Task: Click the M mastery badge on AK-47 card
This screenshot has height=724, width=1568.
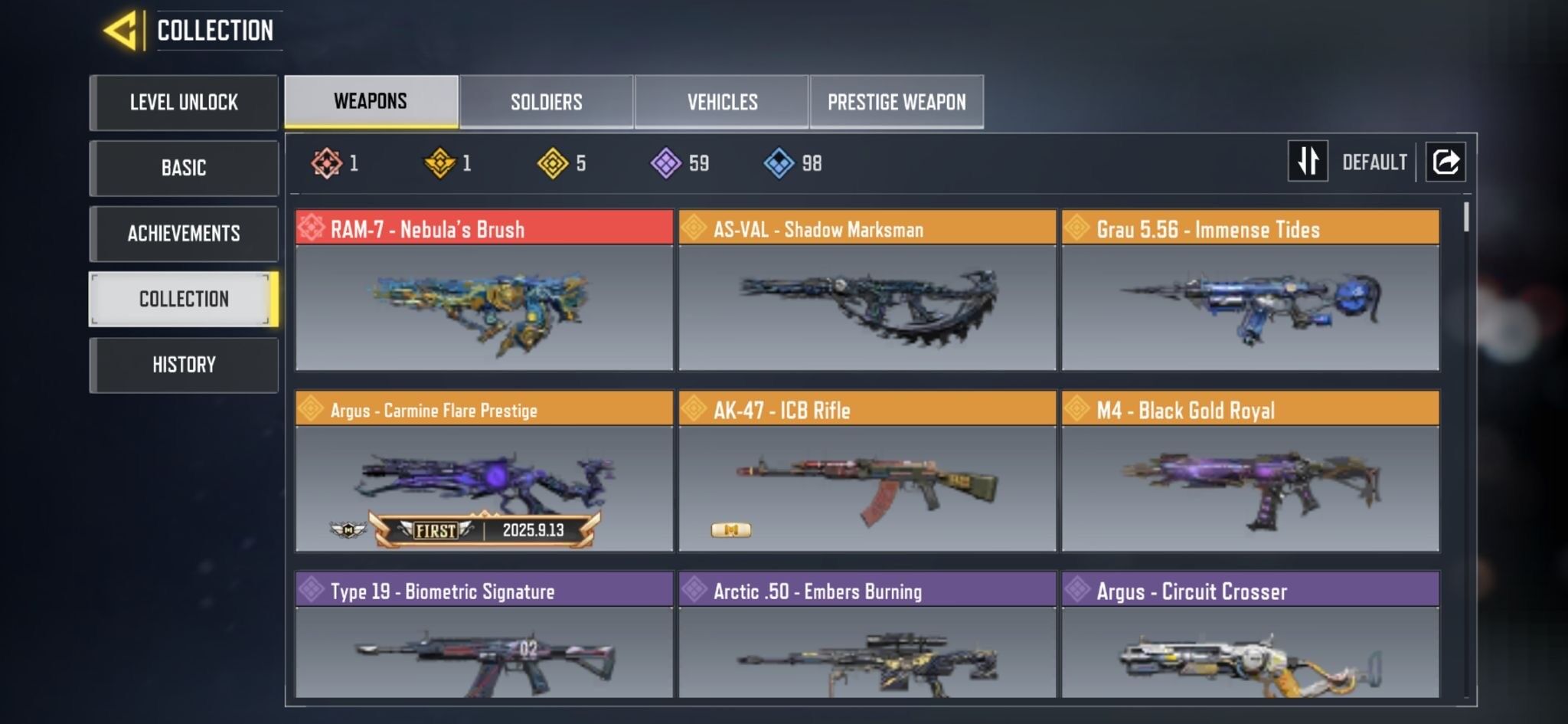Action: tap(731, 529)
